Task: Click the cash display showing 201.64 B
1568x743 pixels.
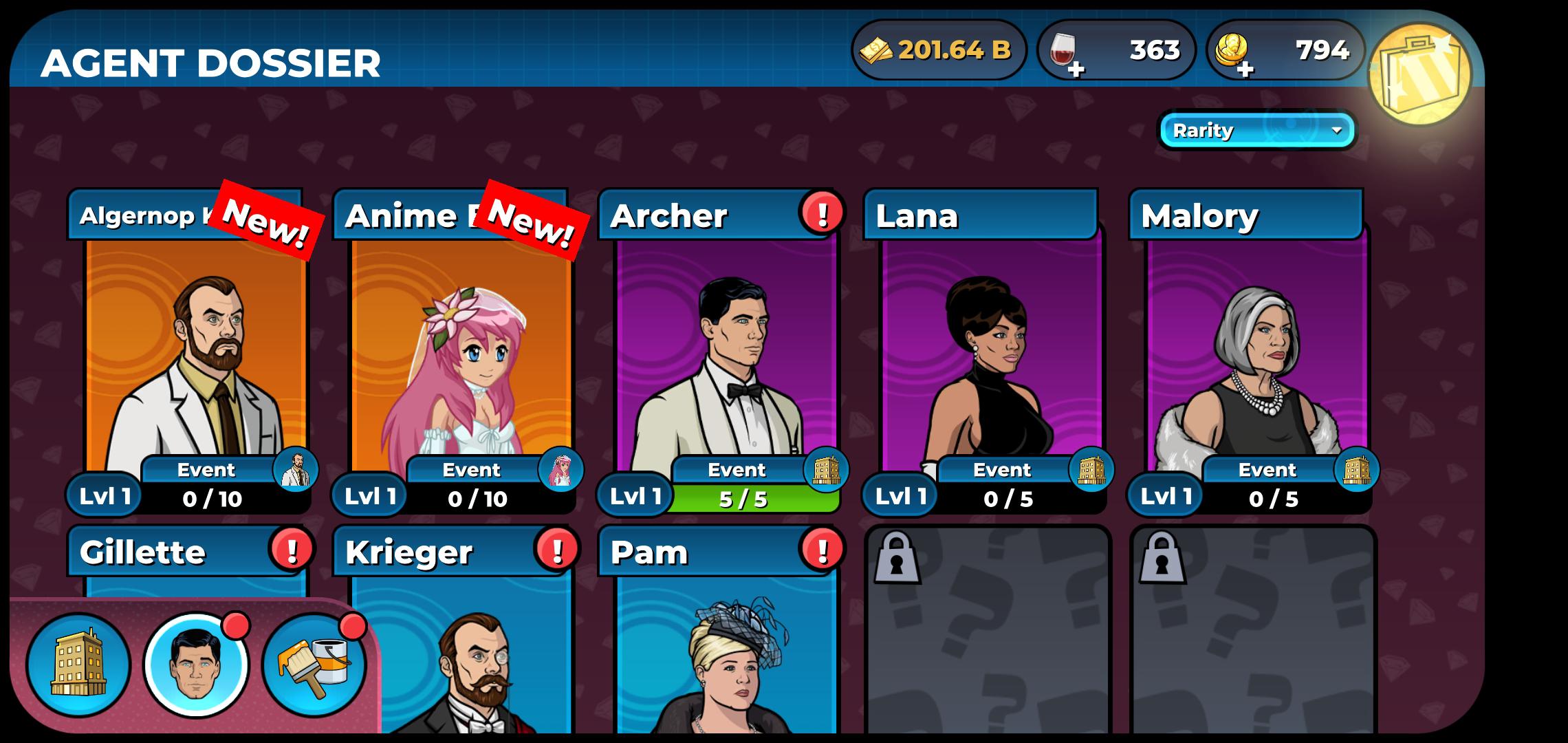Action: click(939, 50)
